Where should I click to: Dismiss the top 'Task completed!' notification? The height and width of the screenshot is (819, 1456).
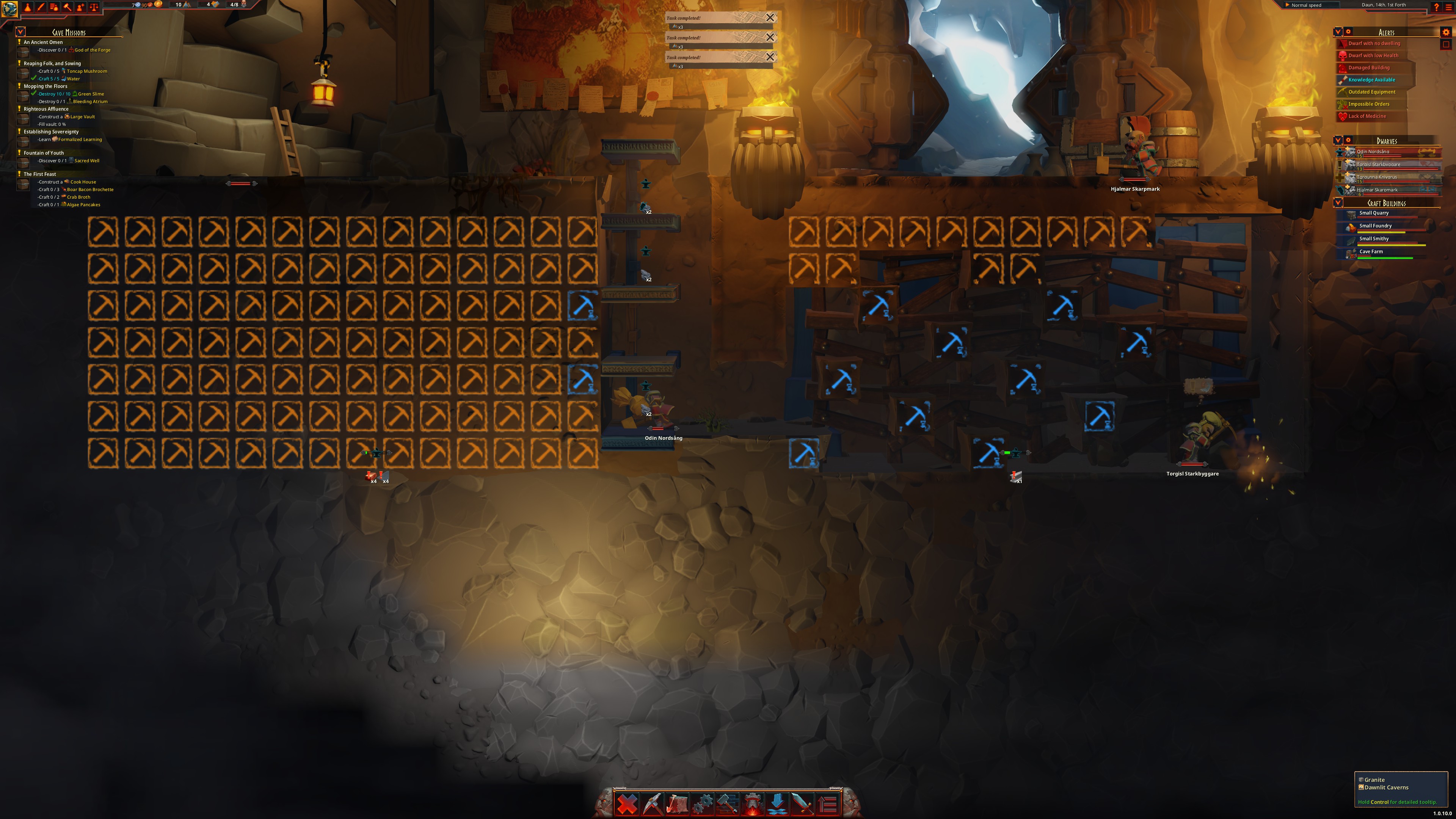click(x=770, y=17)
